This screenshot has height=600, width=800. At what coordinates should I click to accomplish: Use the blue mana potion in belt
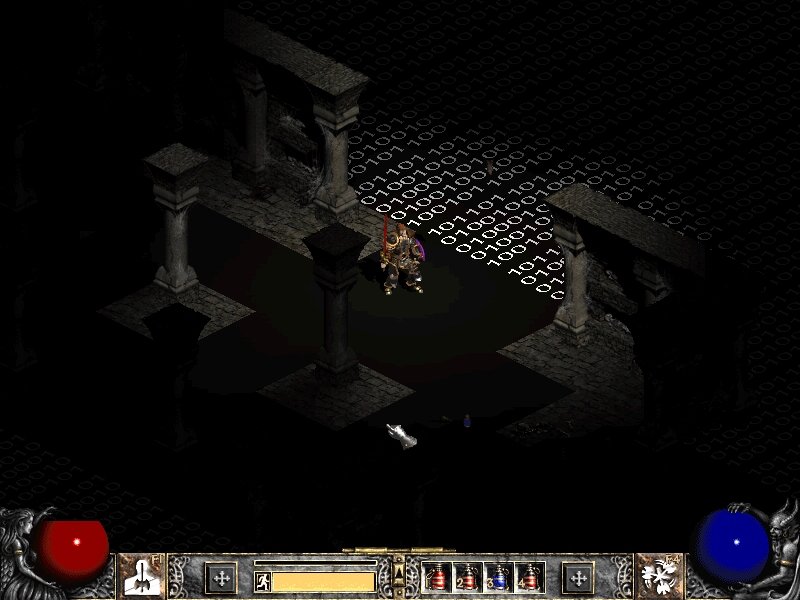click(499, 577)
